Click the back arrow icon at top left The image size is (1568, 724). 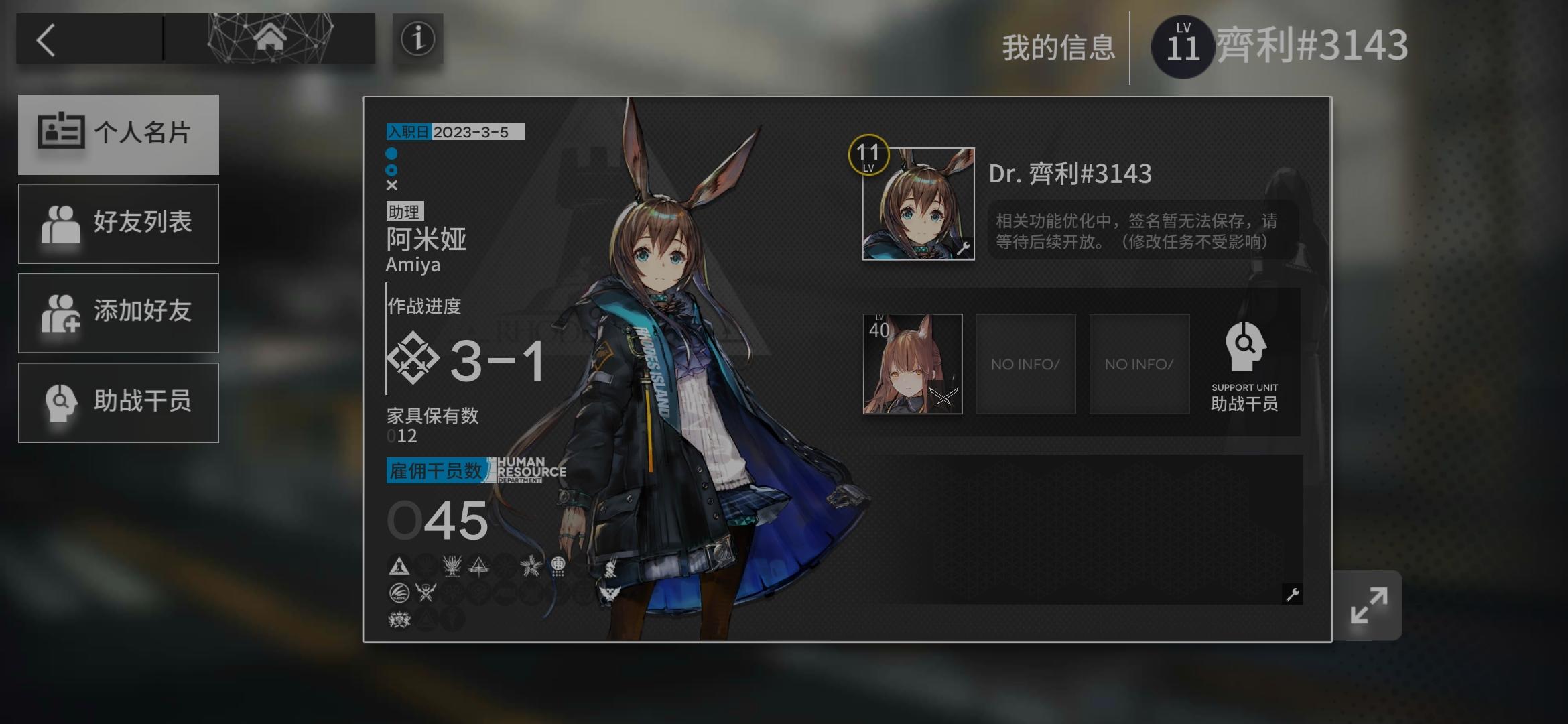[x=47, y=40]
